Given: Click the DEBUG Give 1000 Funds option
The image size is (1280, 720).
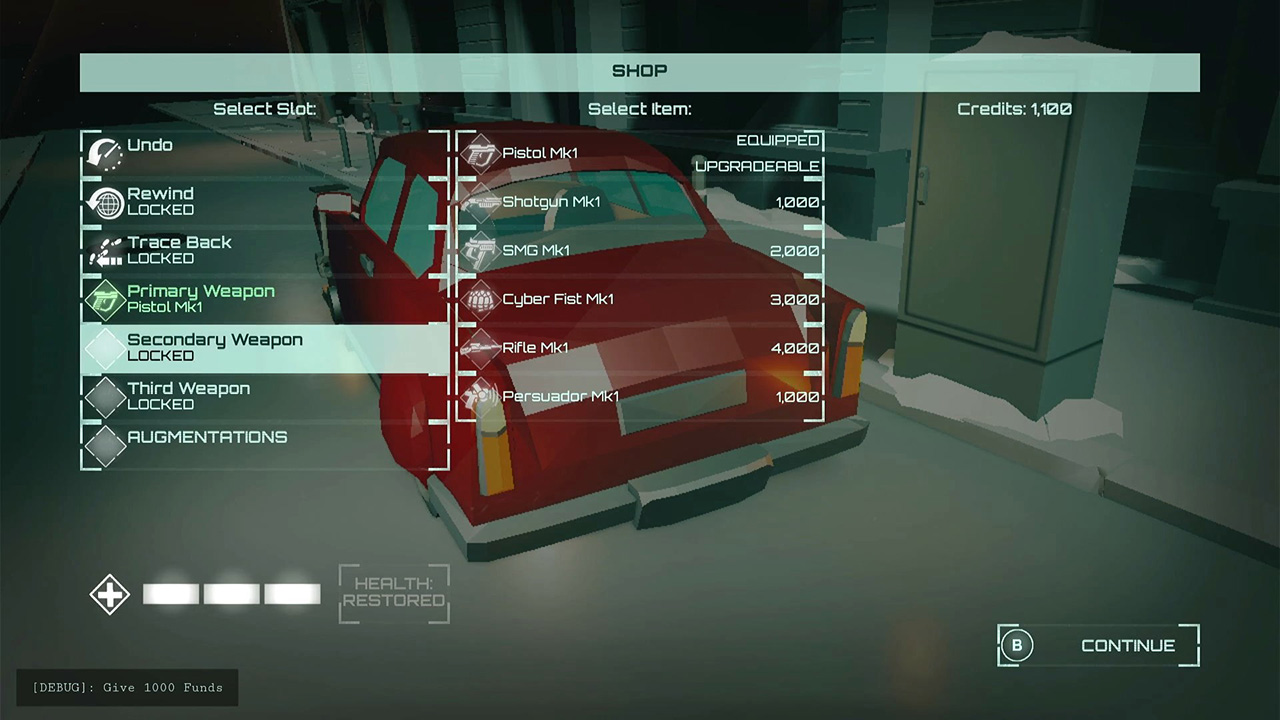Looking at the screenshot, I should pyautogui.click(x=127, y=687).
